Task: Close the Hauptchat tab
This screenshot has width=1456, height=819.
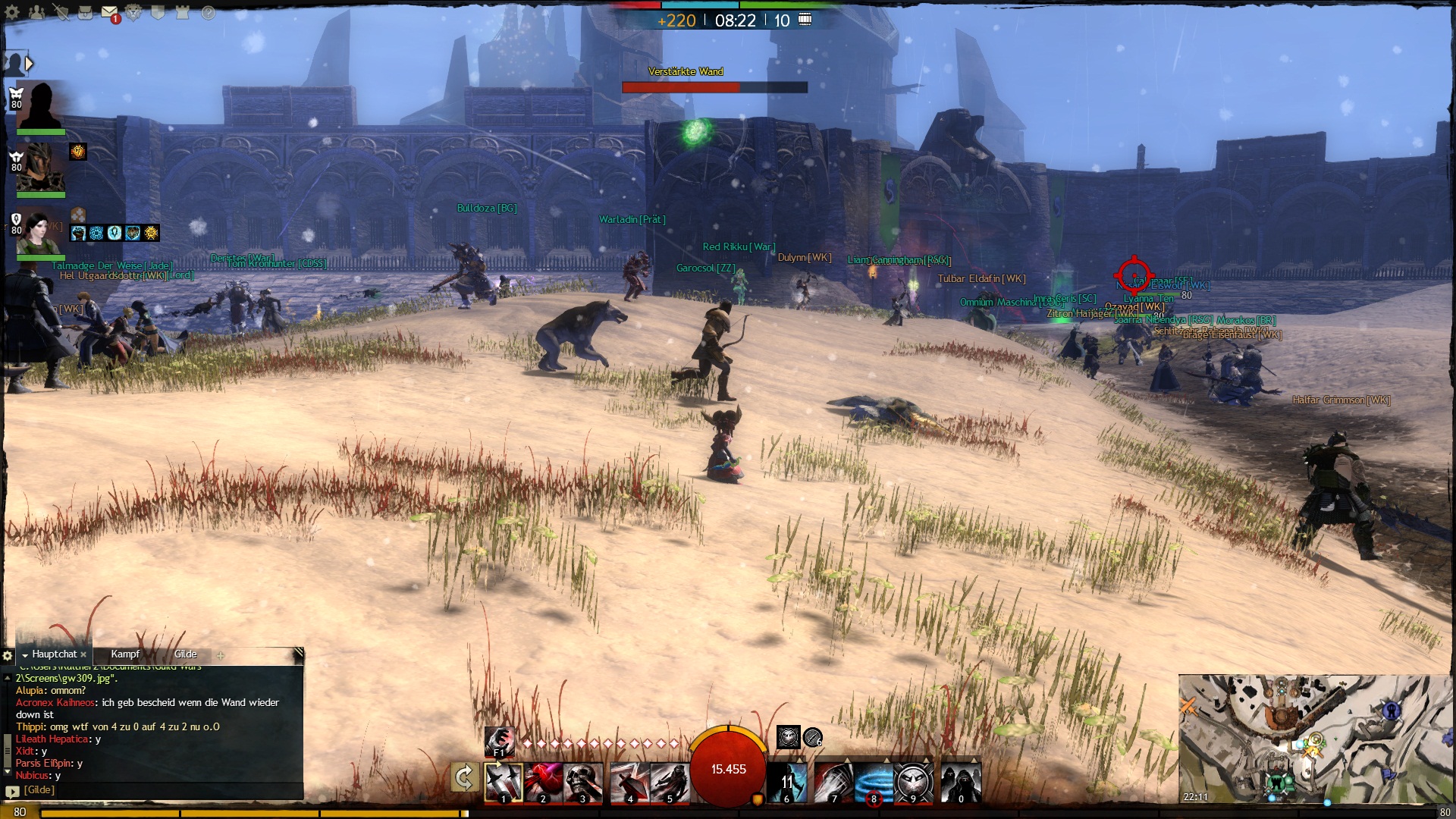Action: [83, 654]
